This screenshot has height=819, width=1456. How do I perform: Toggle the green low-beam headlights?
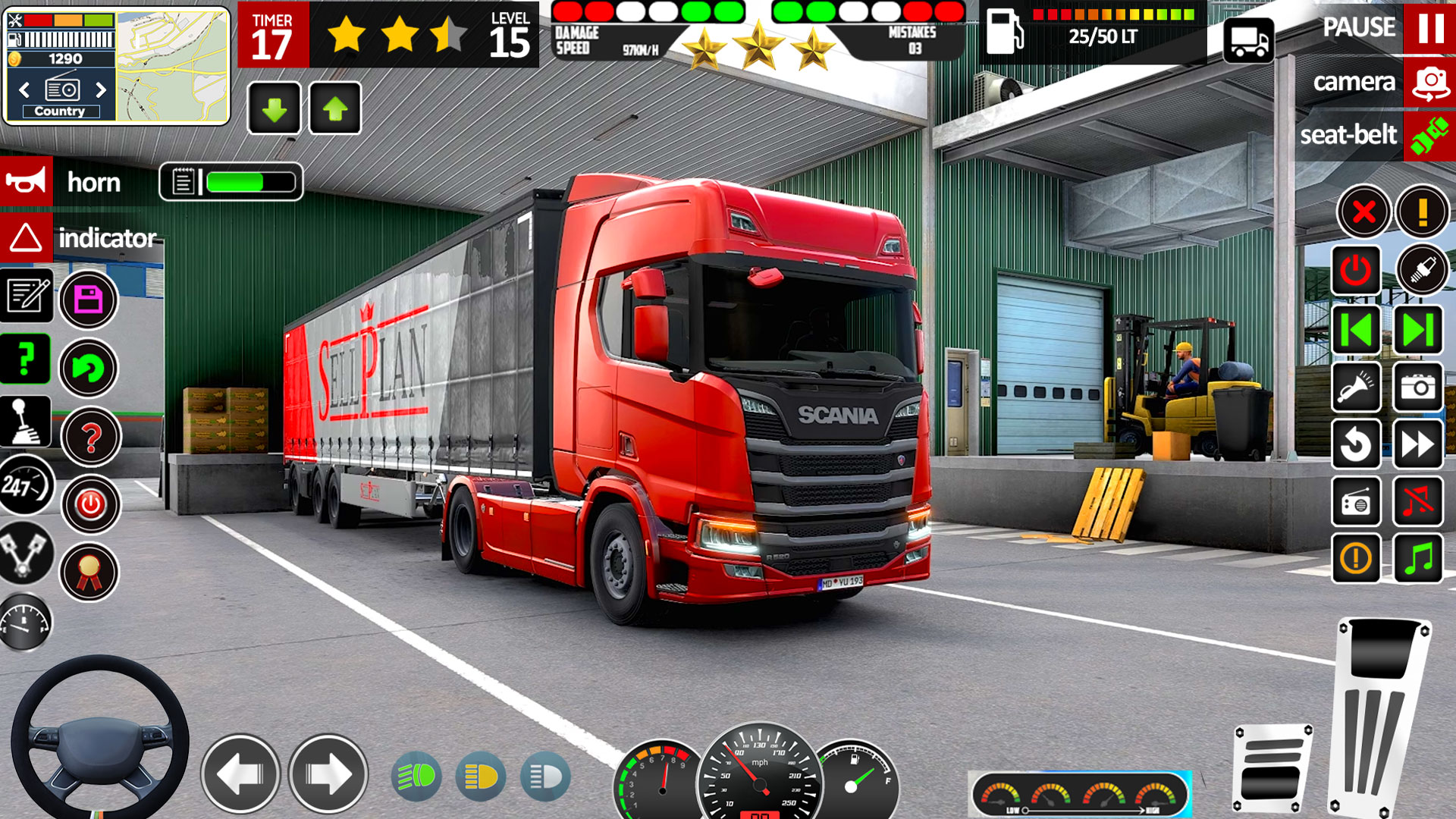[x=416, y=776]
